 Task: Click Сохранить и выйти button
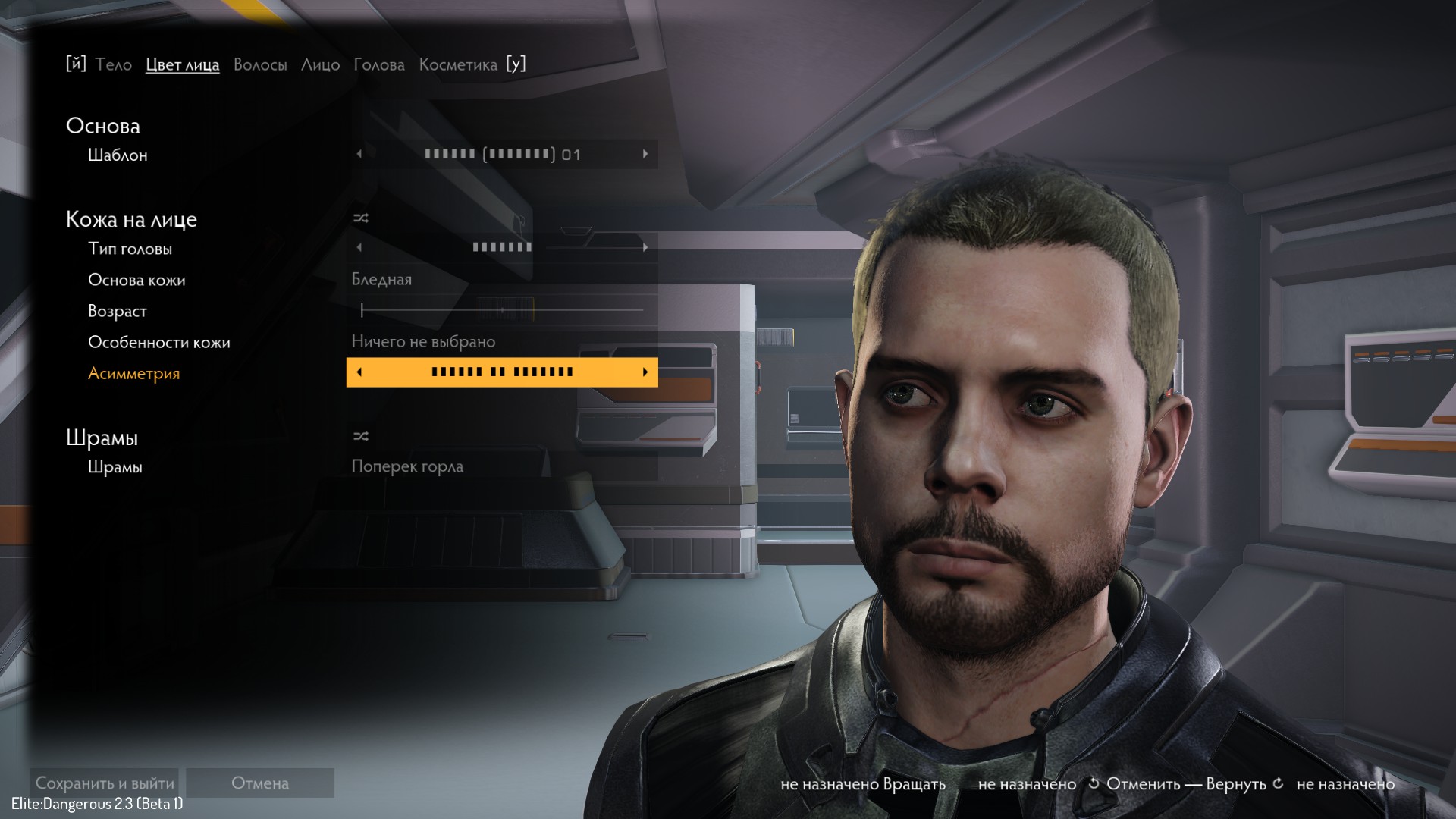tap(105, 783)
